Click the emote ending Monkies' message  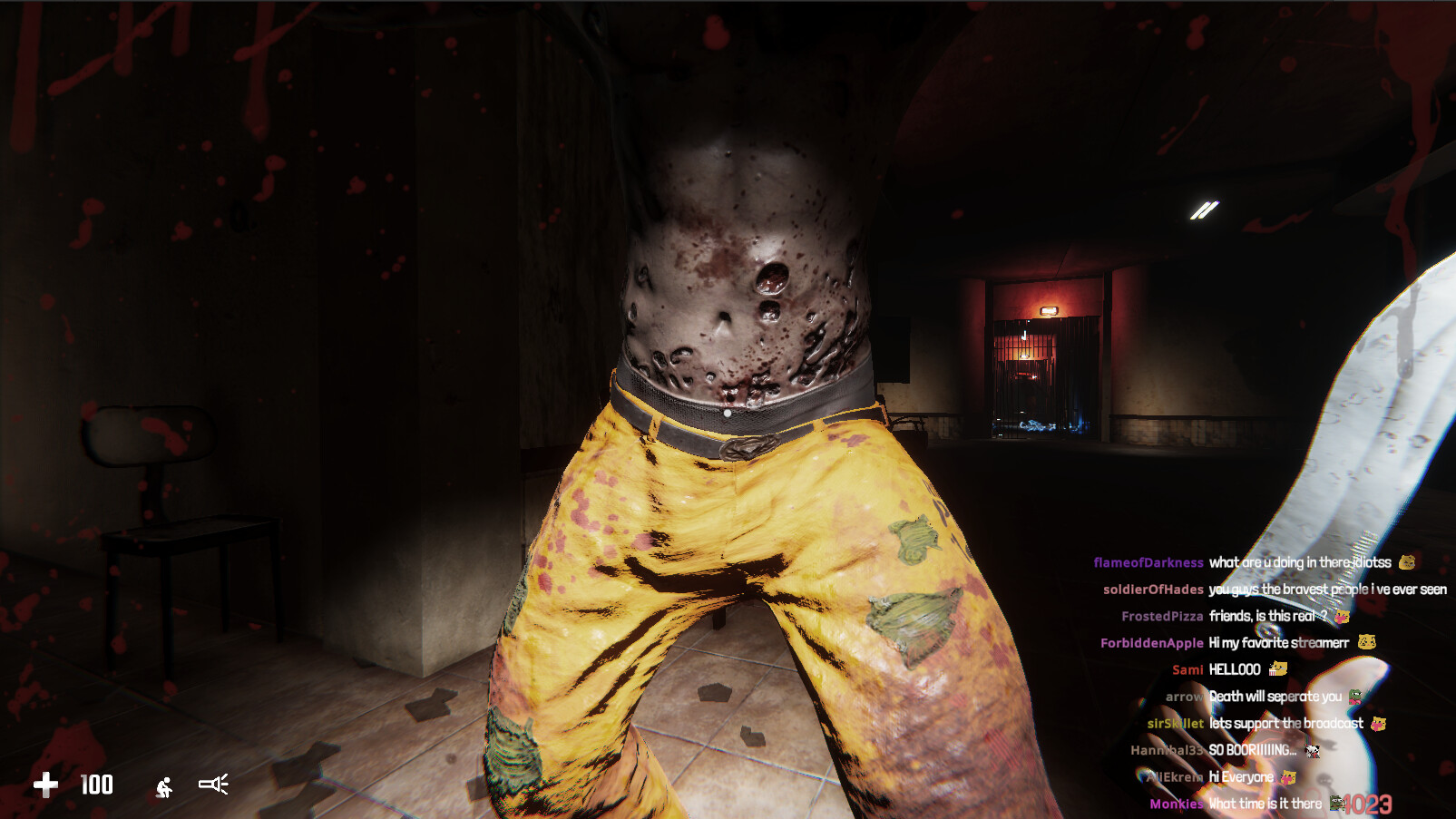[1335, 803]
